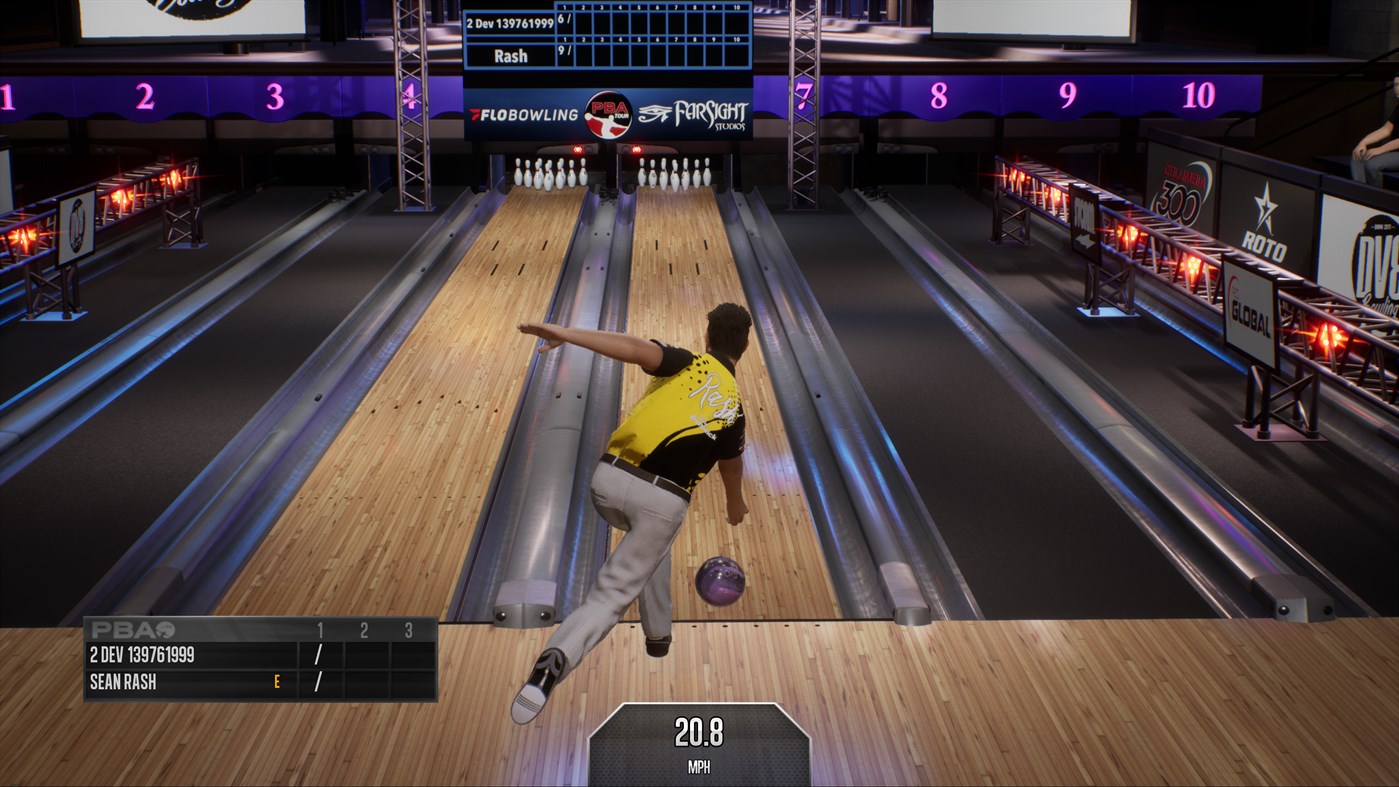Select frame 1 on the bottom scoreboard
Image resolution: width=1399 pixels, height=787 pixels.
[x=319, y=629]
